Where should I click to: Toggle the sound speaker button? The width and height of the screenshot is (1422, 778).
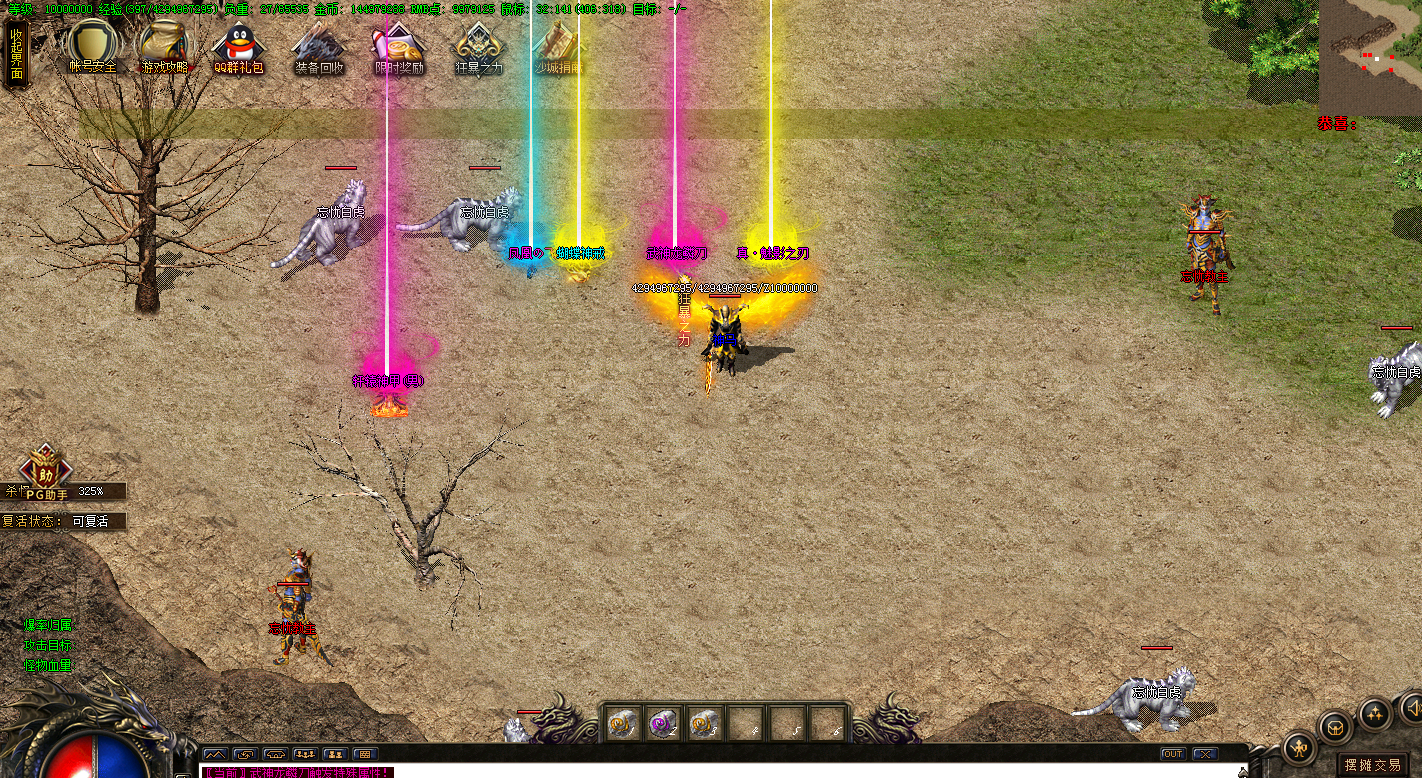(1412, 708)
